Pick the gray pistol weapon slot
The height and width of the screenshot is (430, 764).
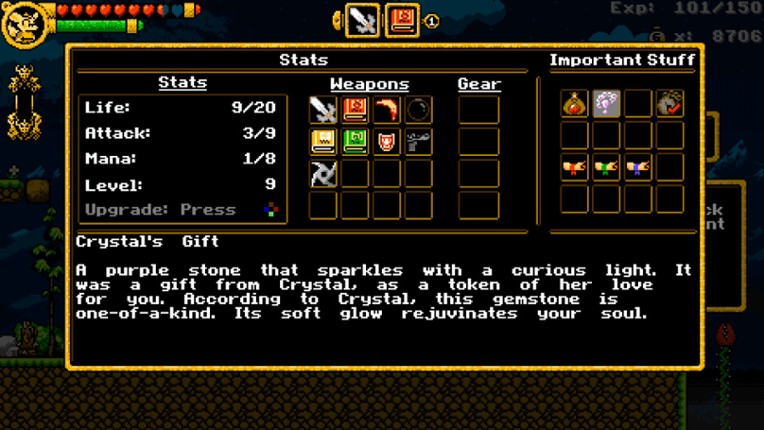418,142
